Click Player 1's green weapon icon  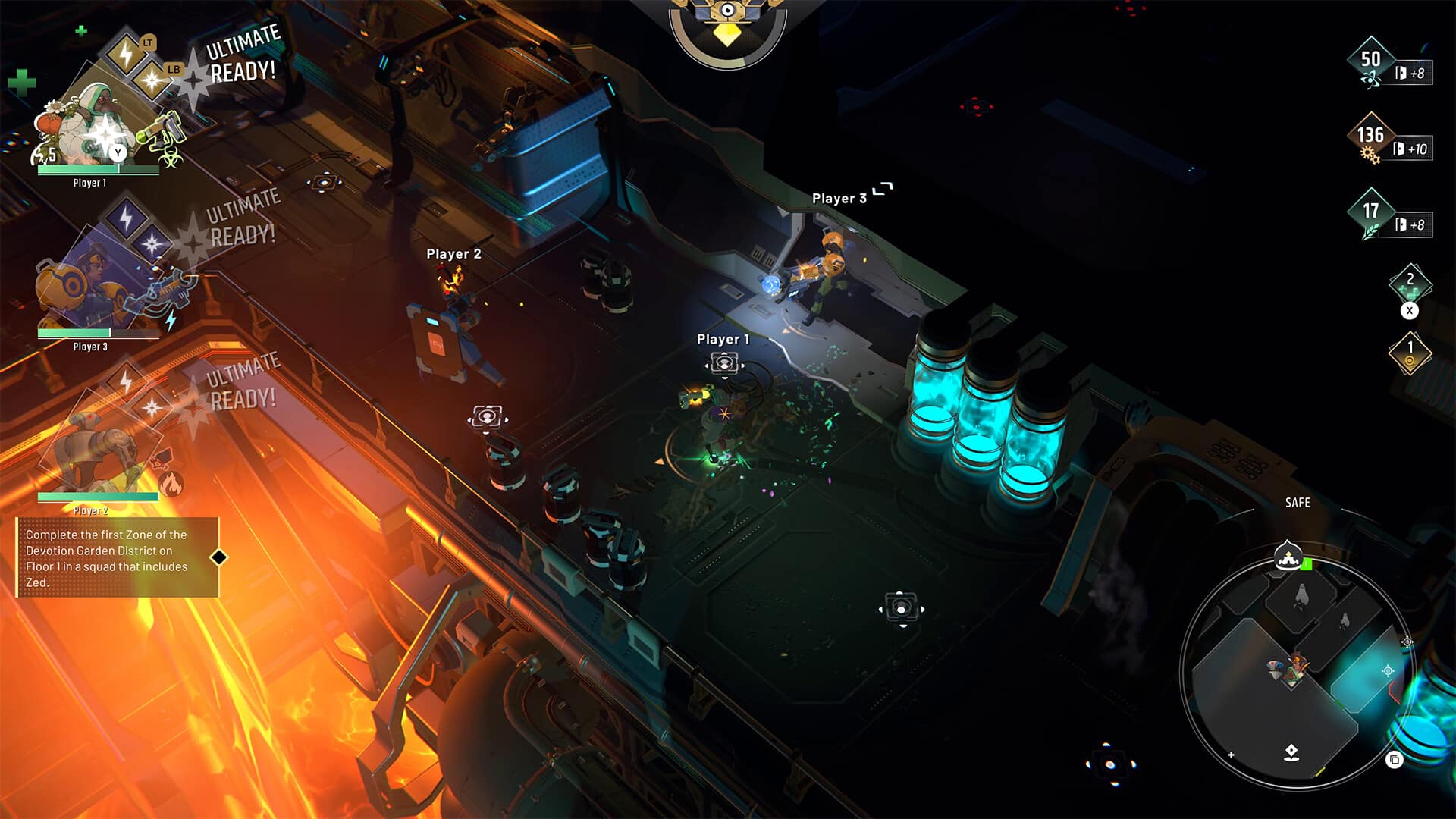pos(161,130)
